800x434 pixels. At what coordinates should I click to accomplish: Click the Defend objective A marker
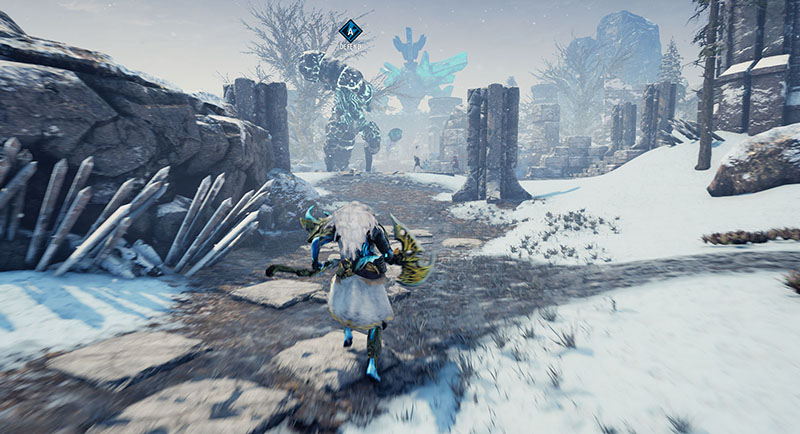pos(349,32)
